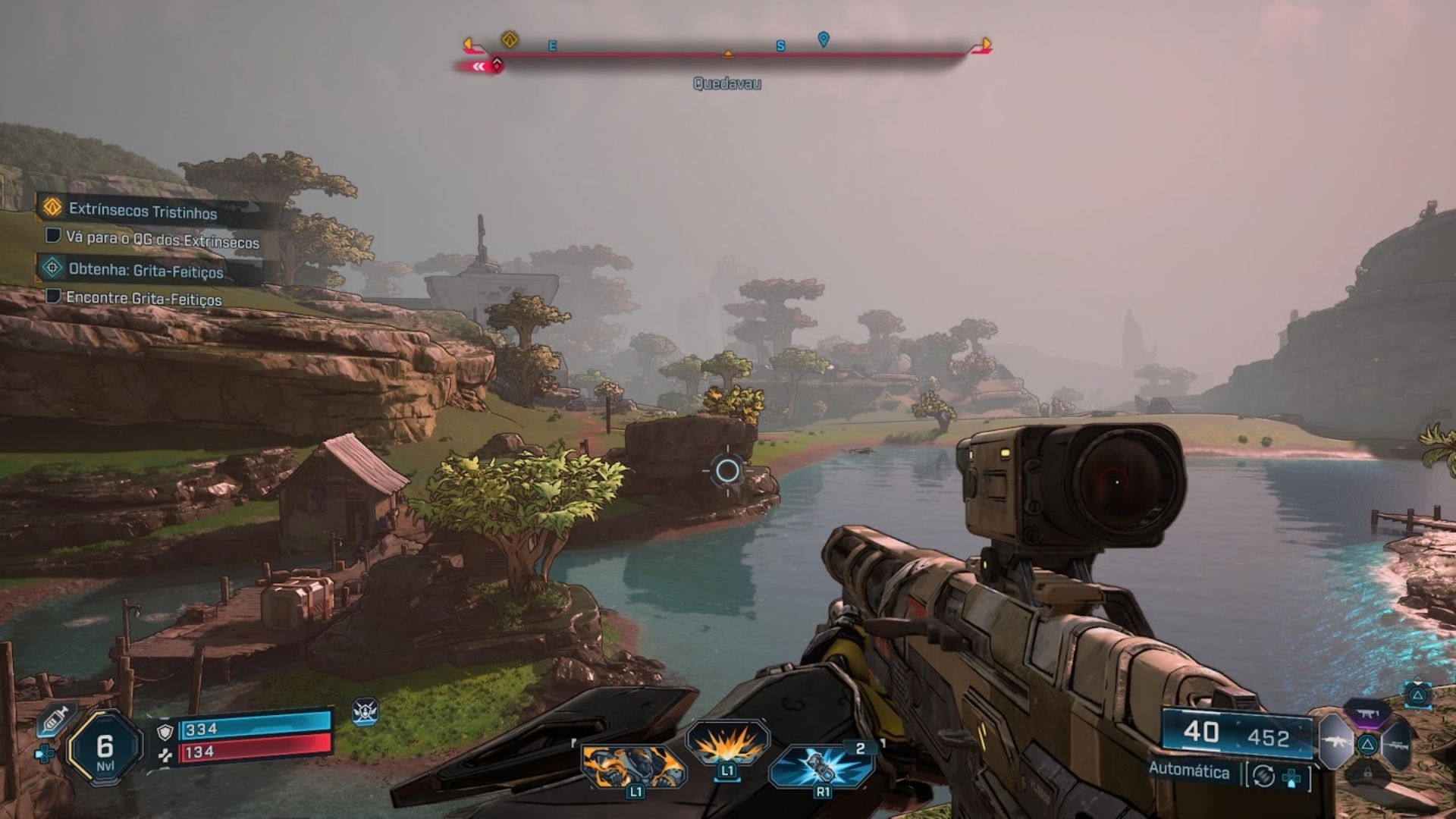This screenshot has height=819, width=1456.
Task: Click the yellow mission marker on the compass
Action: coord(510,39)
